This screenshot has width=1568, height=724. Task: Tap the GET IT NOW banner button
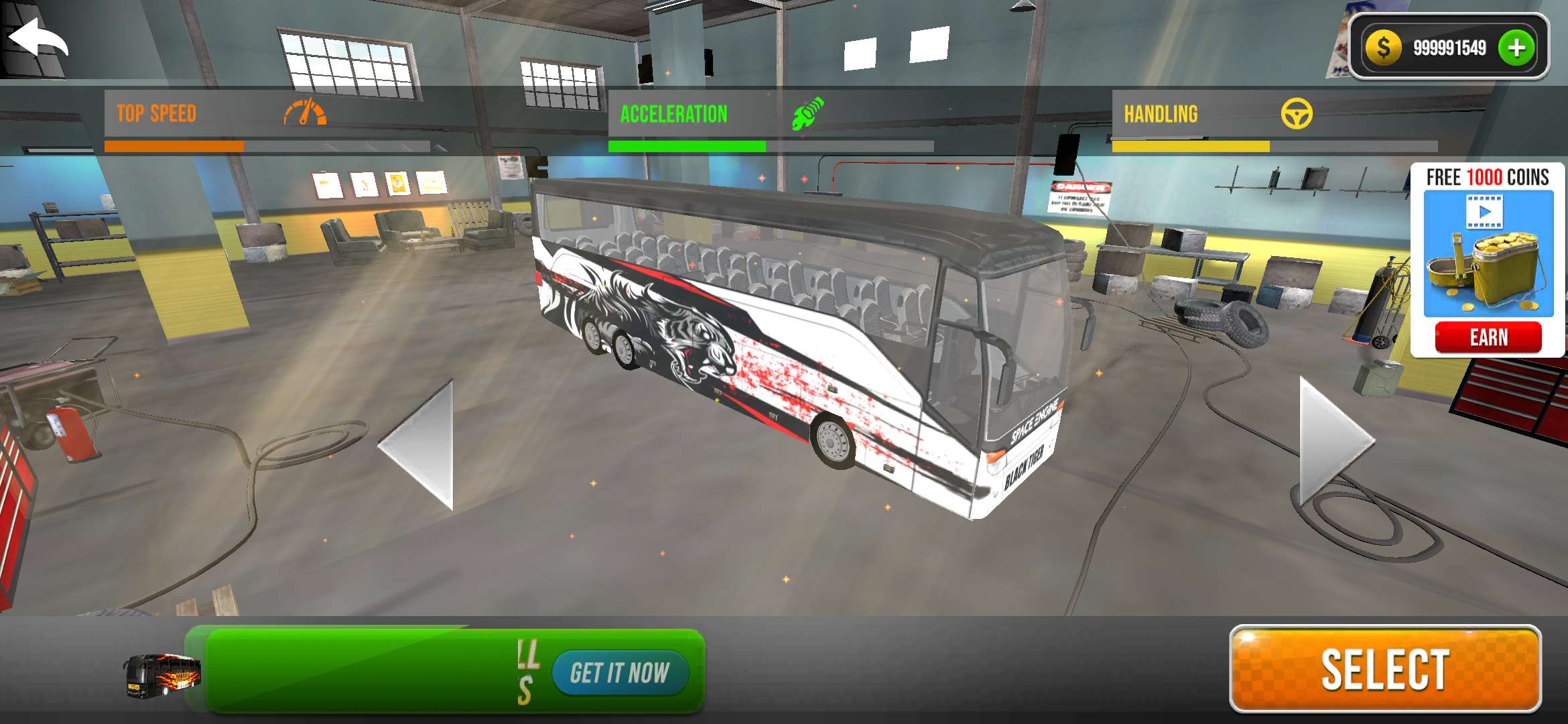point(620,672)
